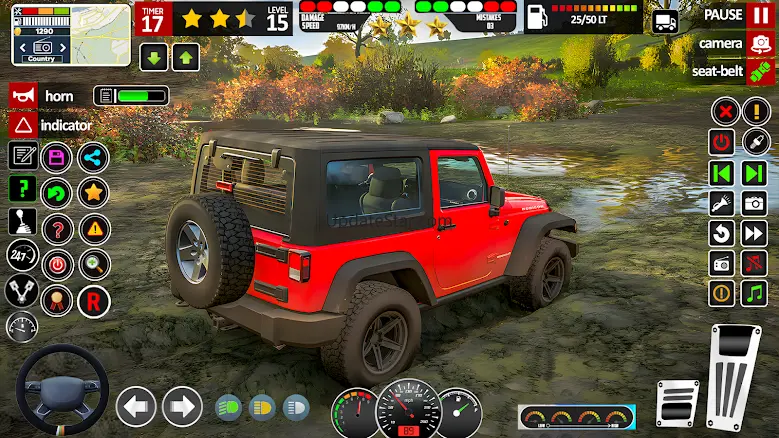The height and width of the screenshot is (438, 779).
Task: Click the fast-forward double arrow icon
Action: coord(754,233)
